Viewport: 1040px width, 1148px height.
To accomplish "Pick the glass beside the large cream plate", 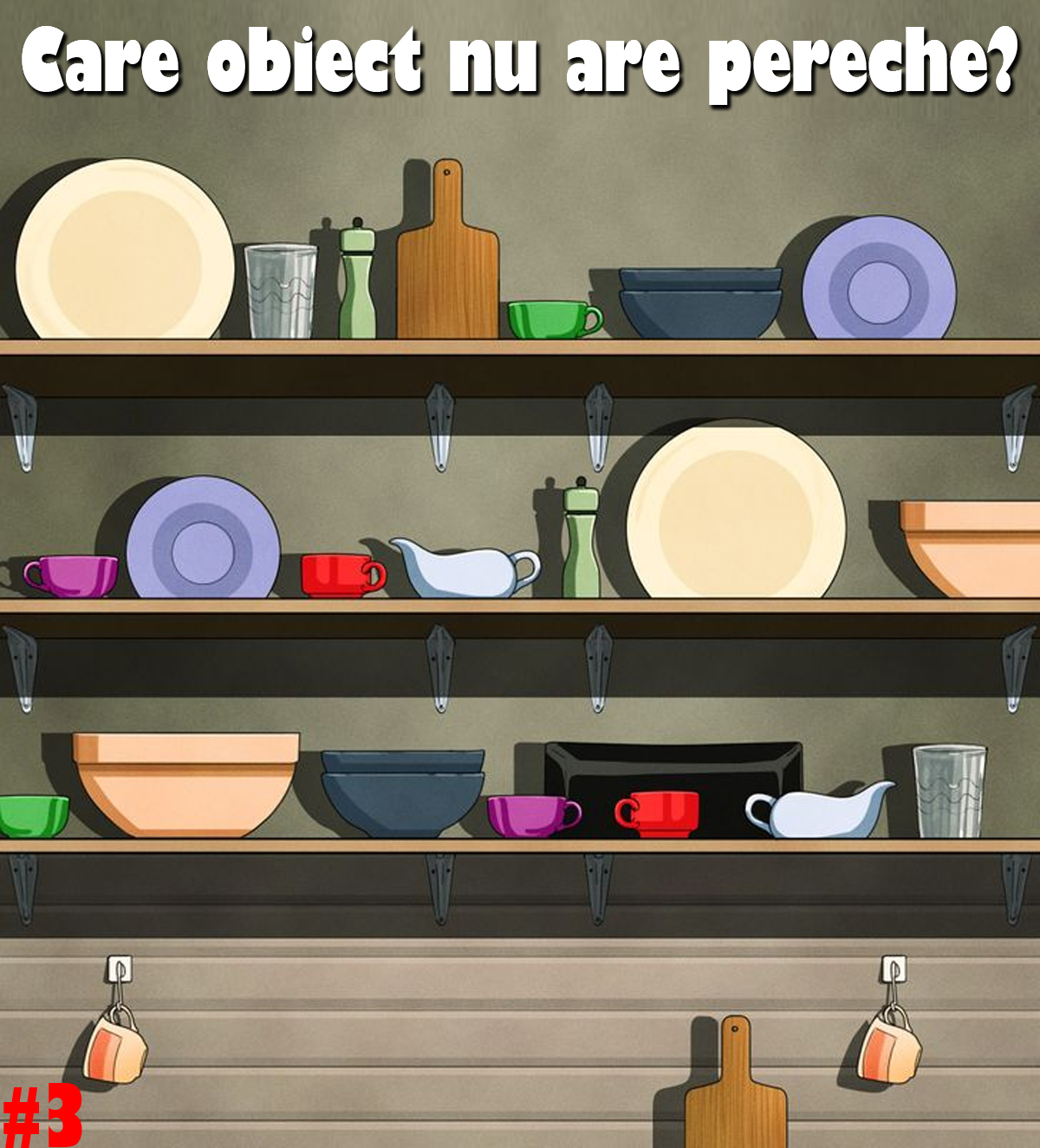I will click(x=280, y=291).
